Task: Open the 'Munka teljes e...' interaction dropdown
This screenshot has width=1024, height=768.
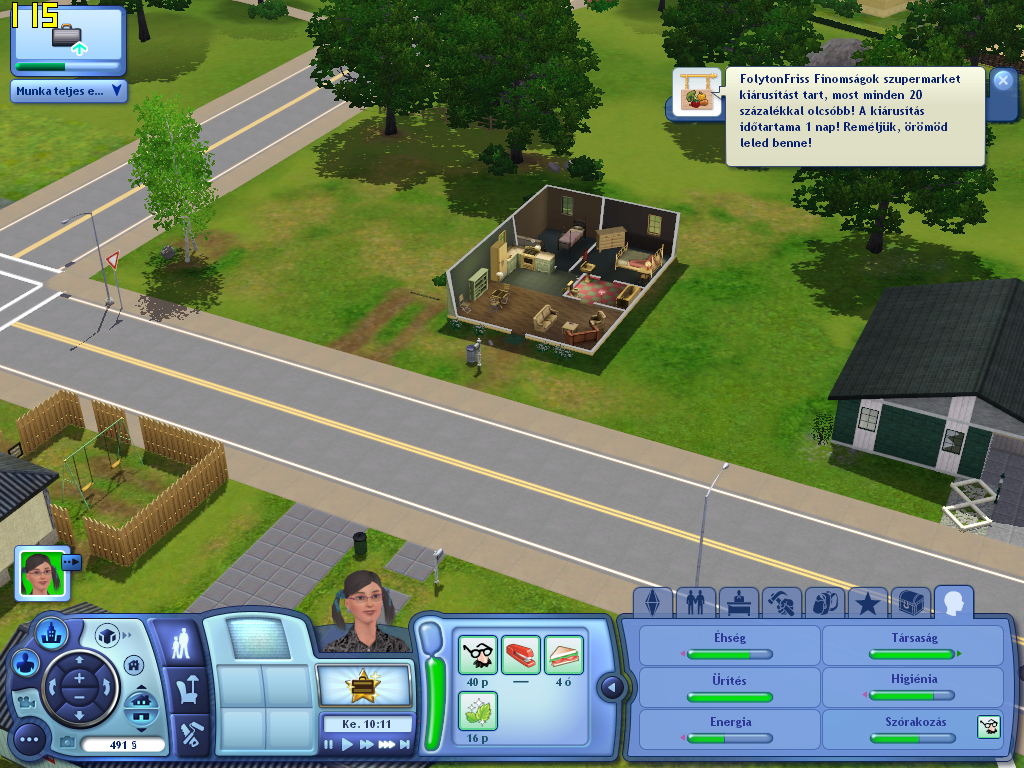Action: pos(69,91)
